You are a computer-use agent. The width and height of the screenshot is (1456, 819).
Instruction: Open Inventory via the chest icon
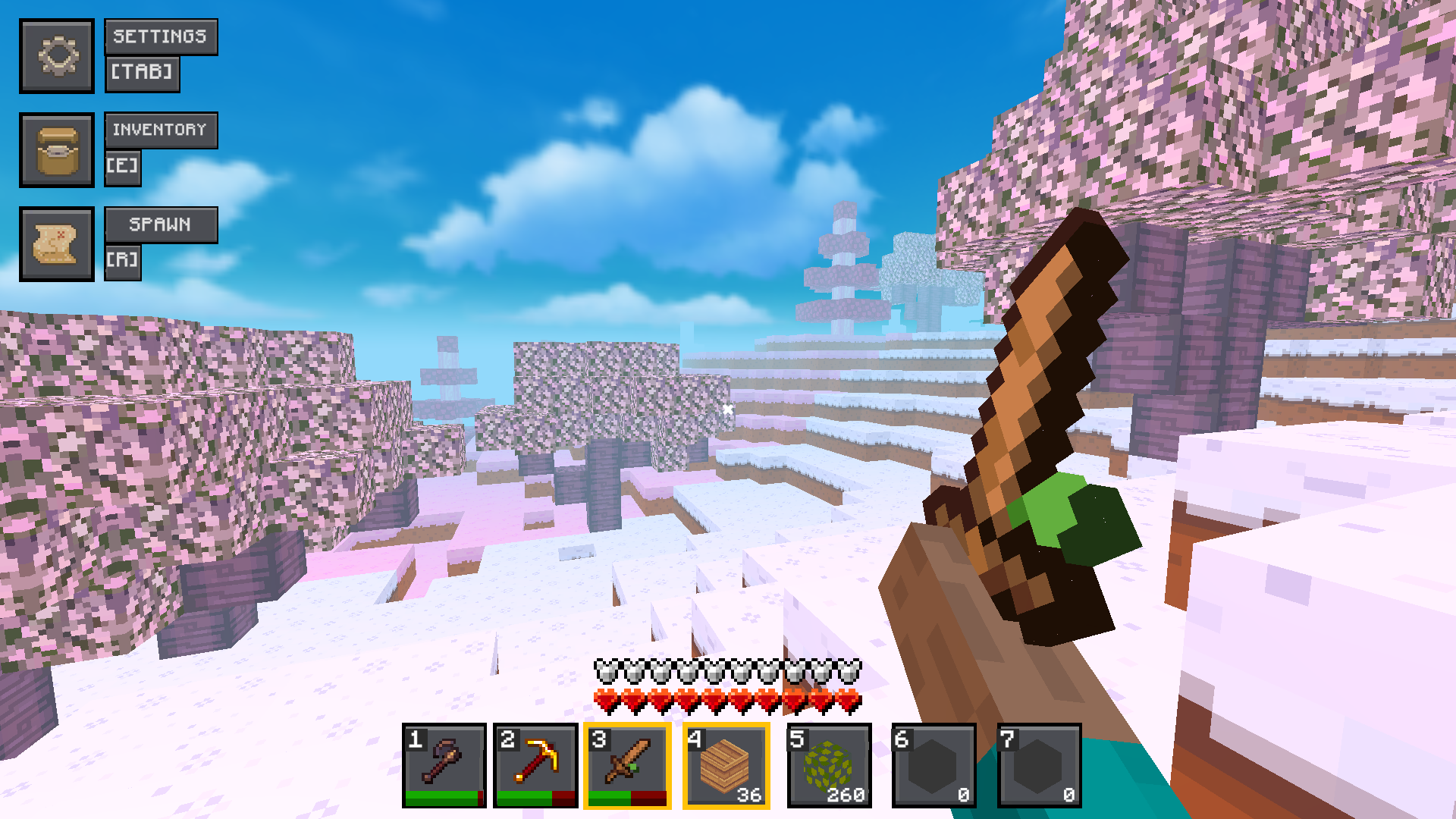pyautogui.click(x=57, y=150)
